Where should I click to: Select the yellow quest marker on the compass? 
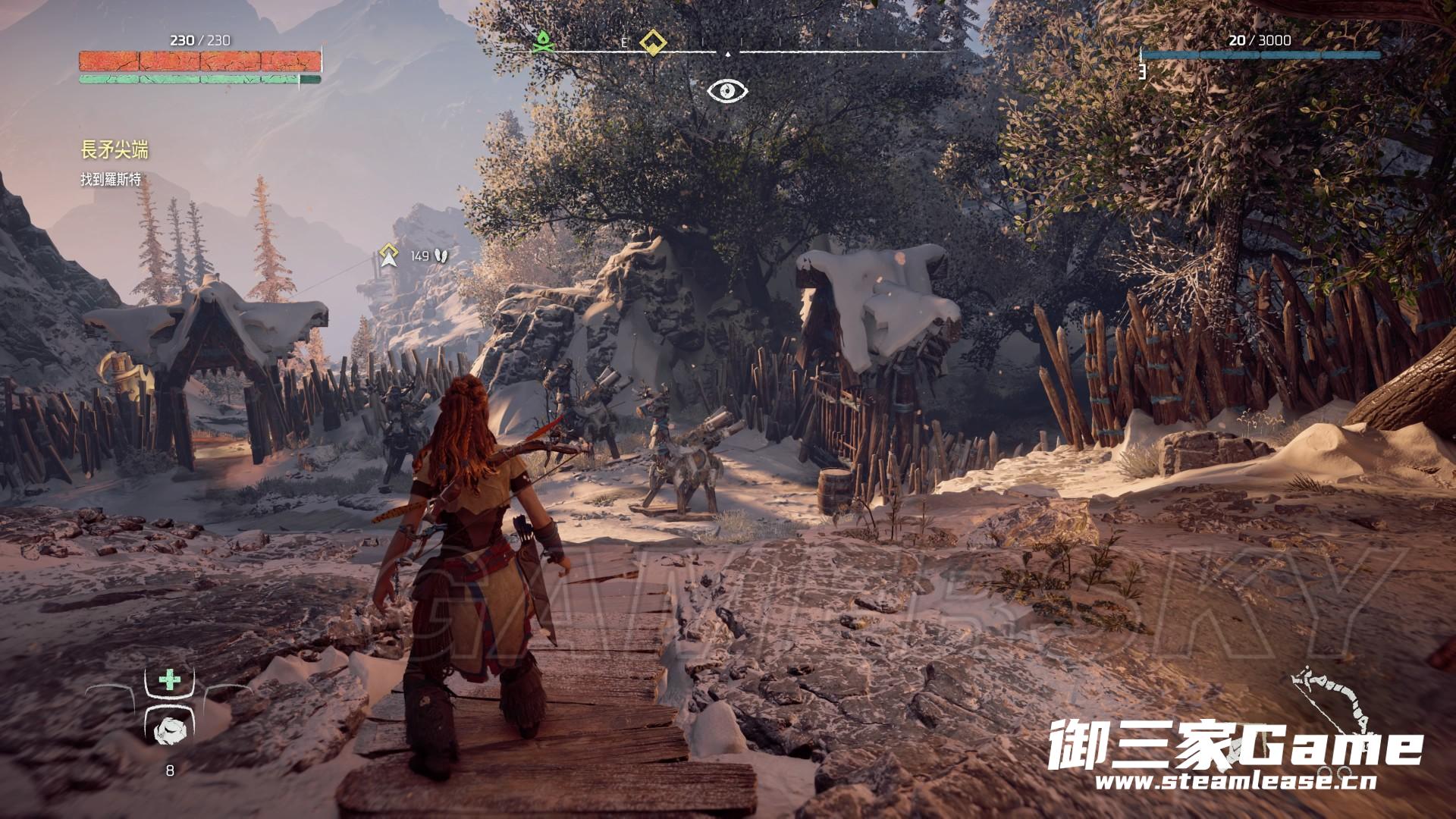click(x=652, y=42)
